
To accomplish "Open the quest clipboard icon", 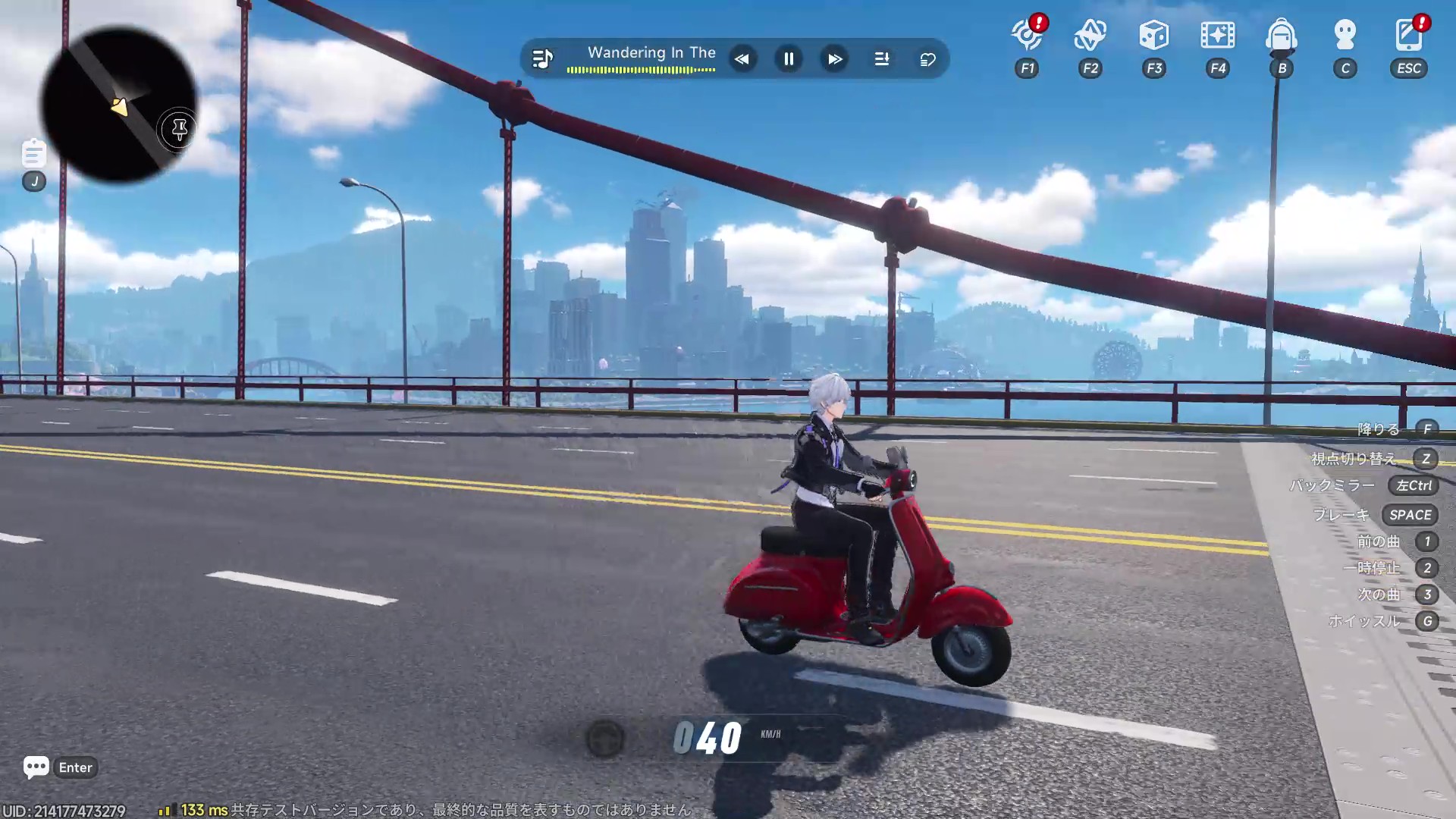I will (x=33, y=153).
